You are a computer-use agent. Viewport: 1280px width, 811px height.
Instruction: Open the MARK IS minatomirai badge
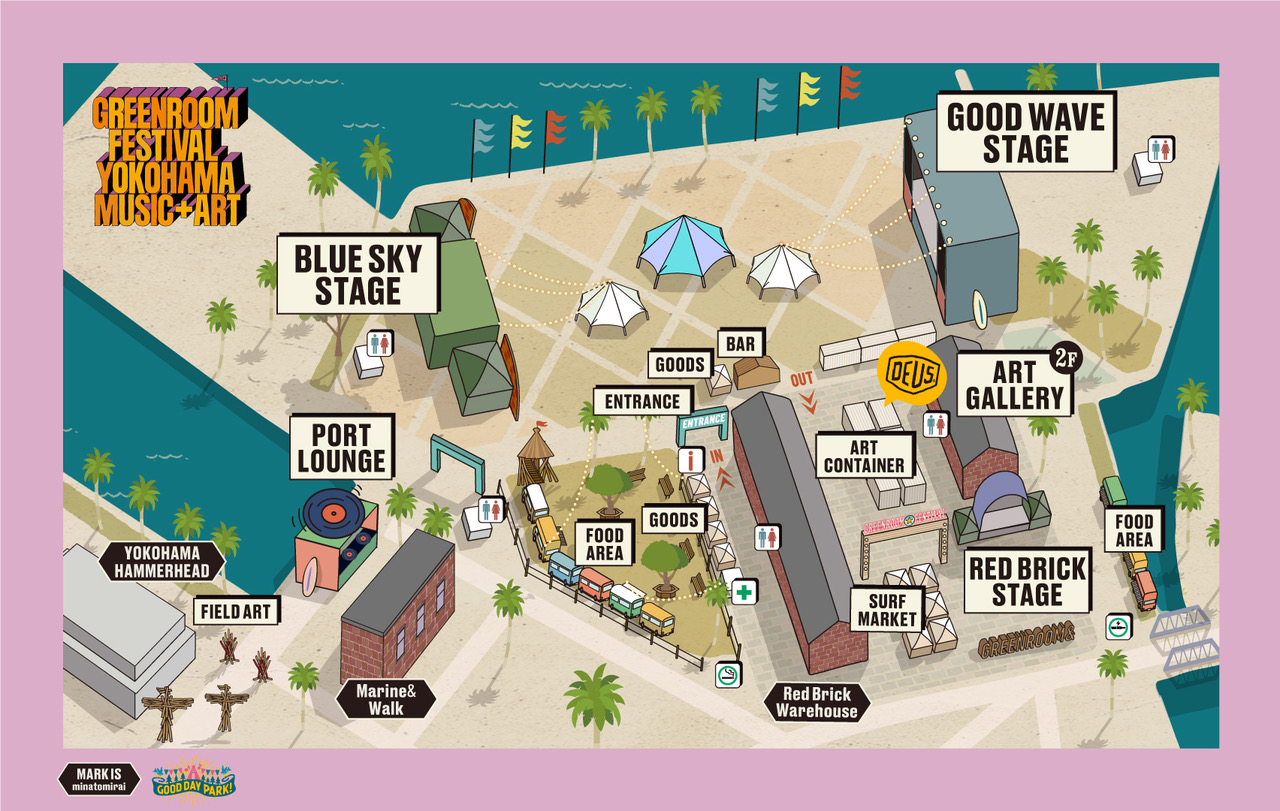[x=100, y=778]
